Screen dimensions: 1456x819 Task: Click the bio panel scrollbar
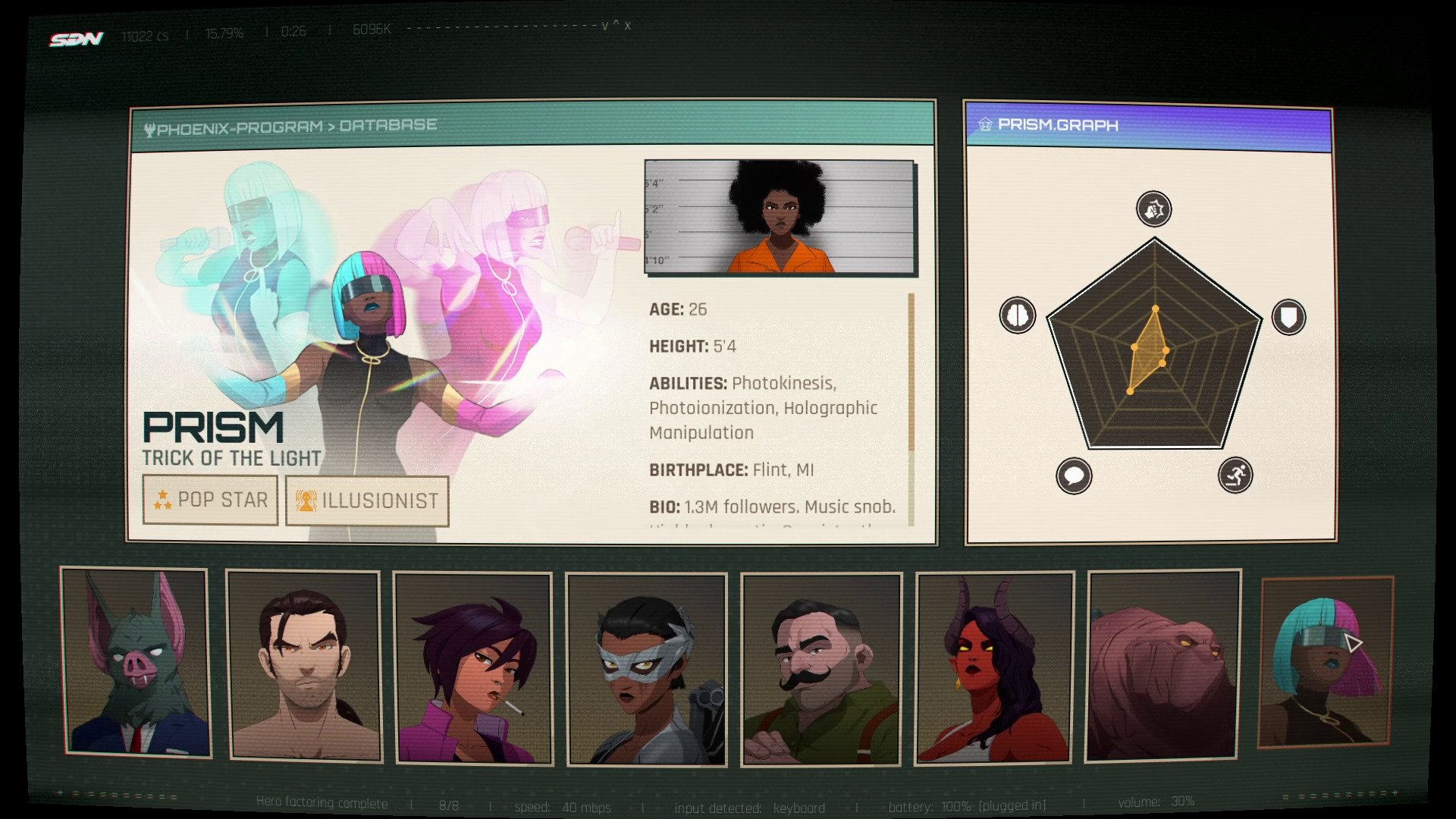pos(911,372)
